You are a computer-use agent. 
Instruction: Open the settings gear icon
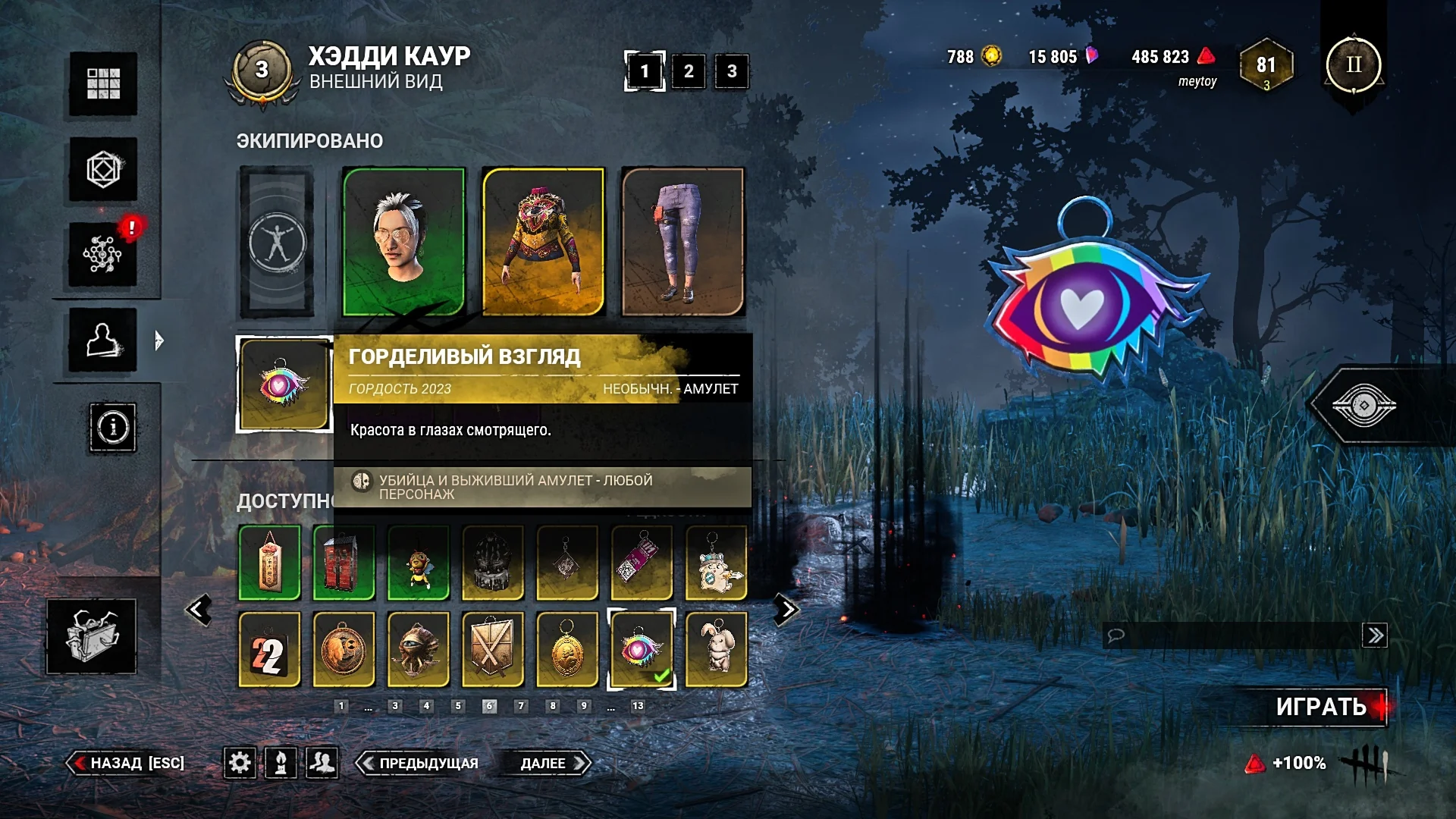click(241, 764)
